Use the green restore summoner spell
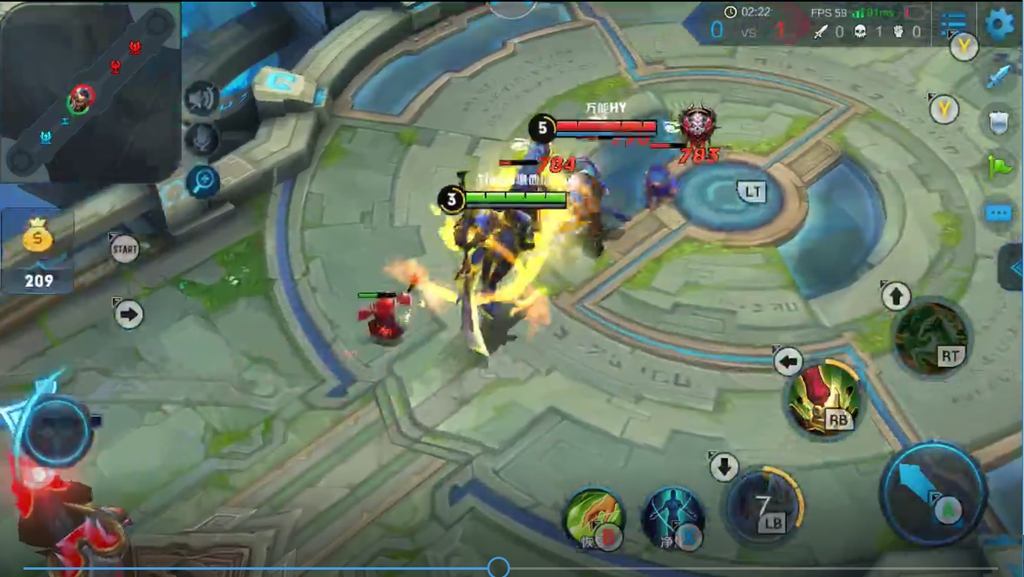The image size is (1024, 577). coord(594,518)
